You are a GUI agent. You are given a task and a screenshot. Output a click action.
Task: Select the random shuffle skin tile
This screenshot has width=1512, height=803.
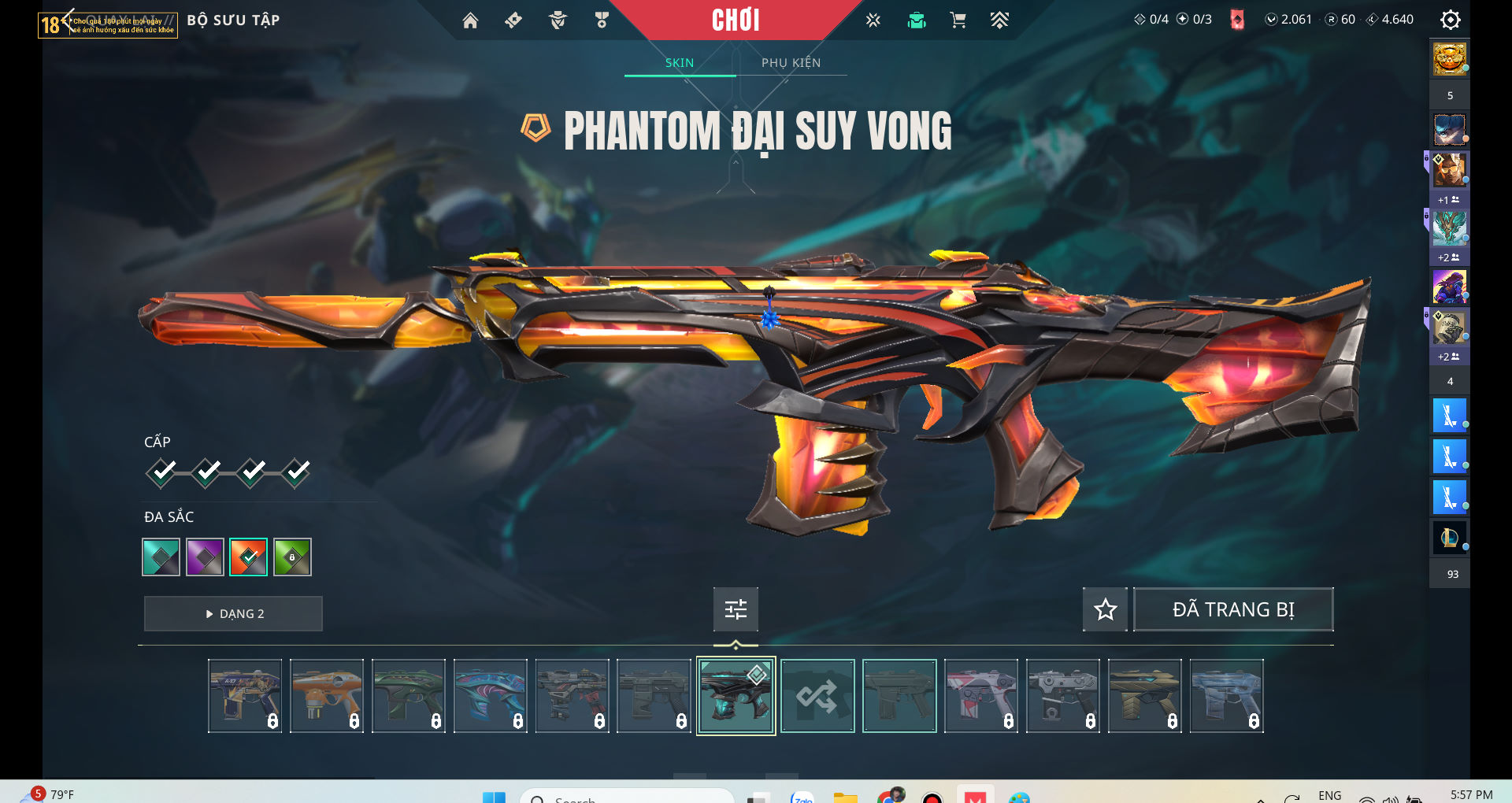coord(817,696)
